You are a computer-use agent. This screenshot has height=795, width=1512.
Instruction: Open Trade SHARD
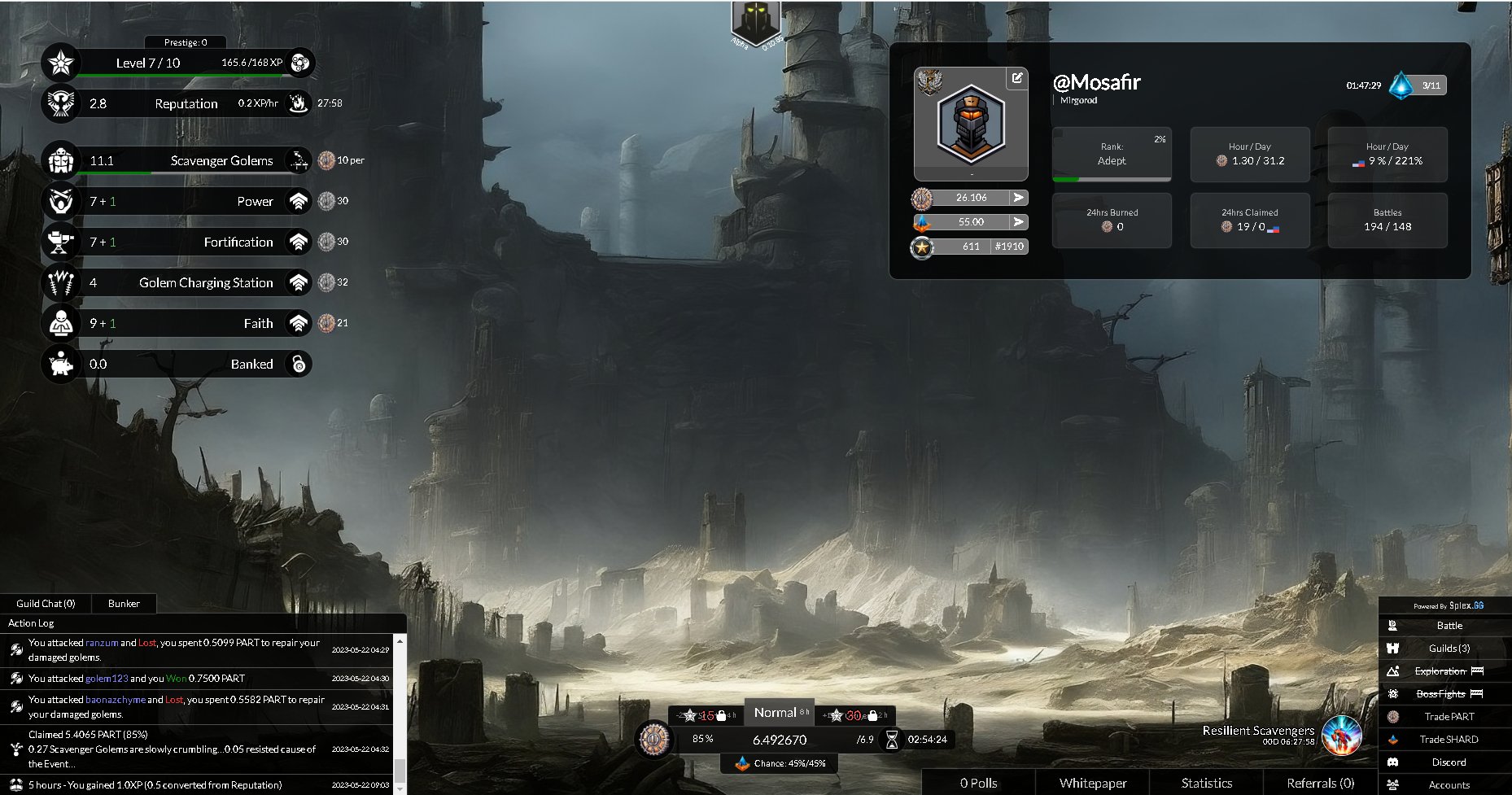tap(1449, 740)
